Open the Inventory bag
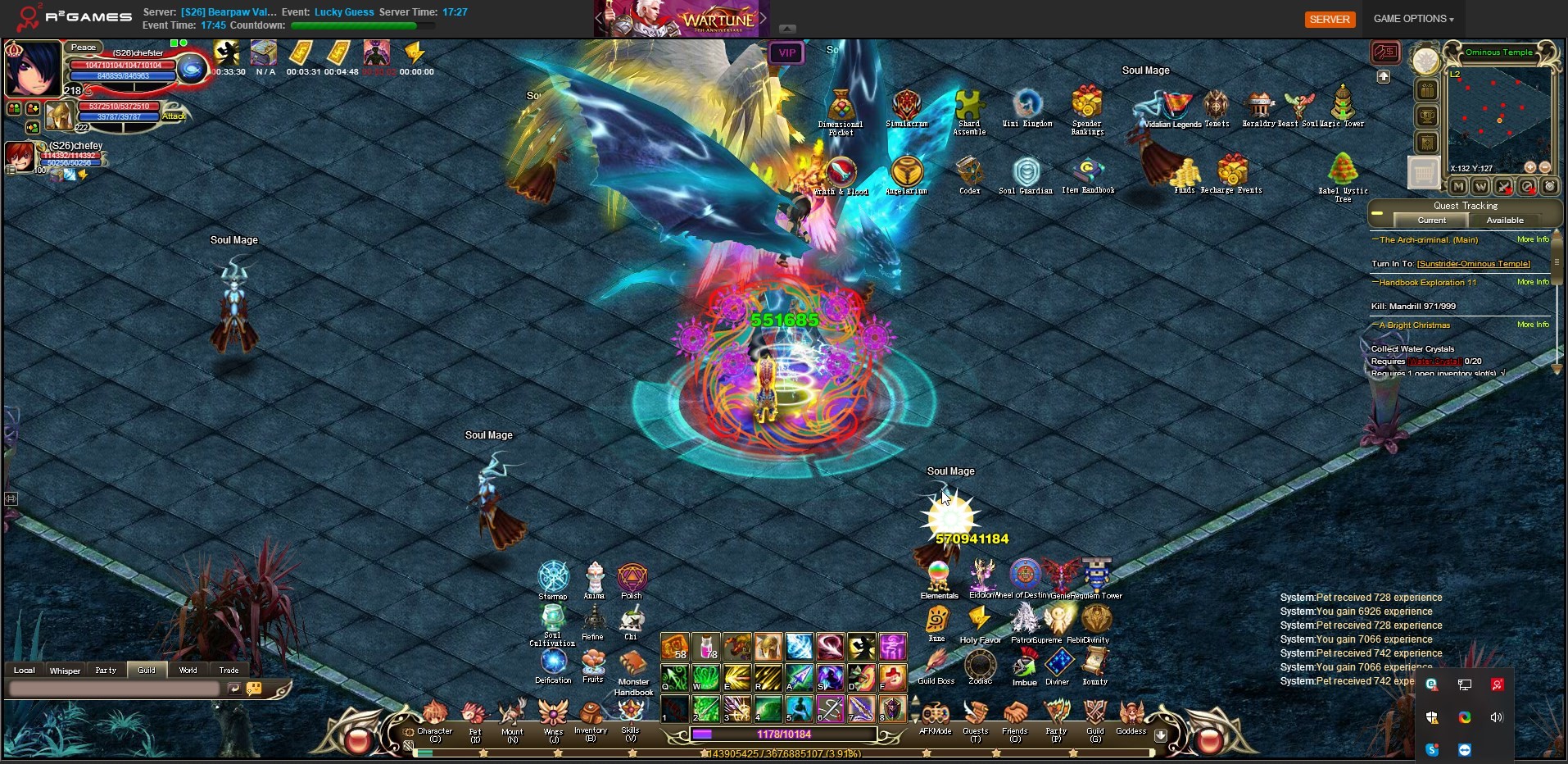Viewport: 1568px width, 764px height. pos(591,715)
